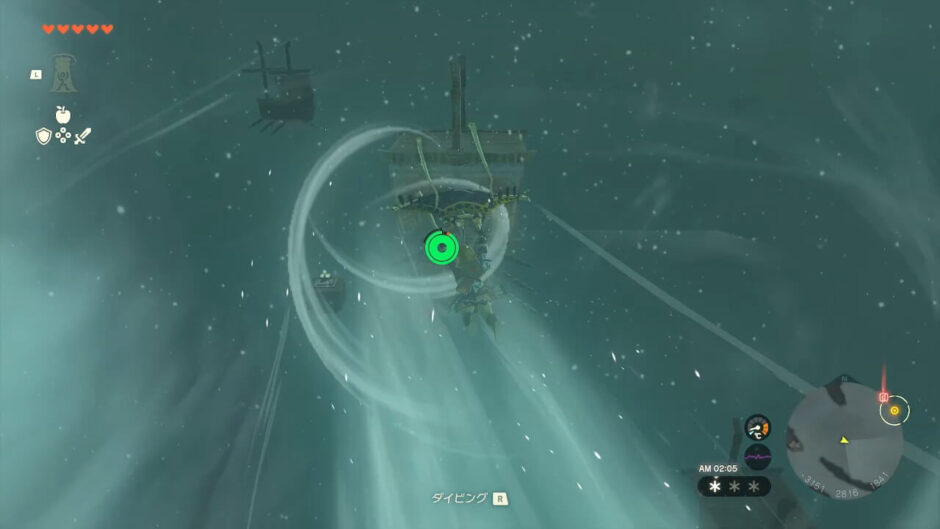940x529 pixels.
Task: Open the circular minimap
Action: pyautogui.click(x=844, y=441)
